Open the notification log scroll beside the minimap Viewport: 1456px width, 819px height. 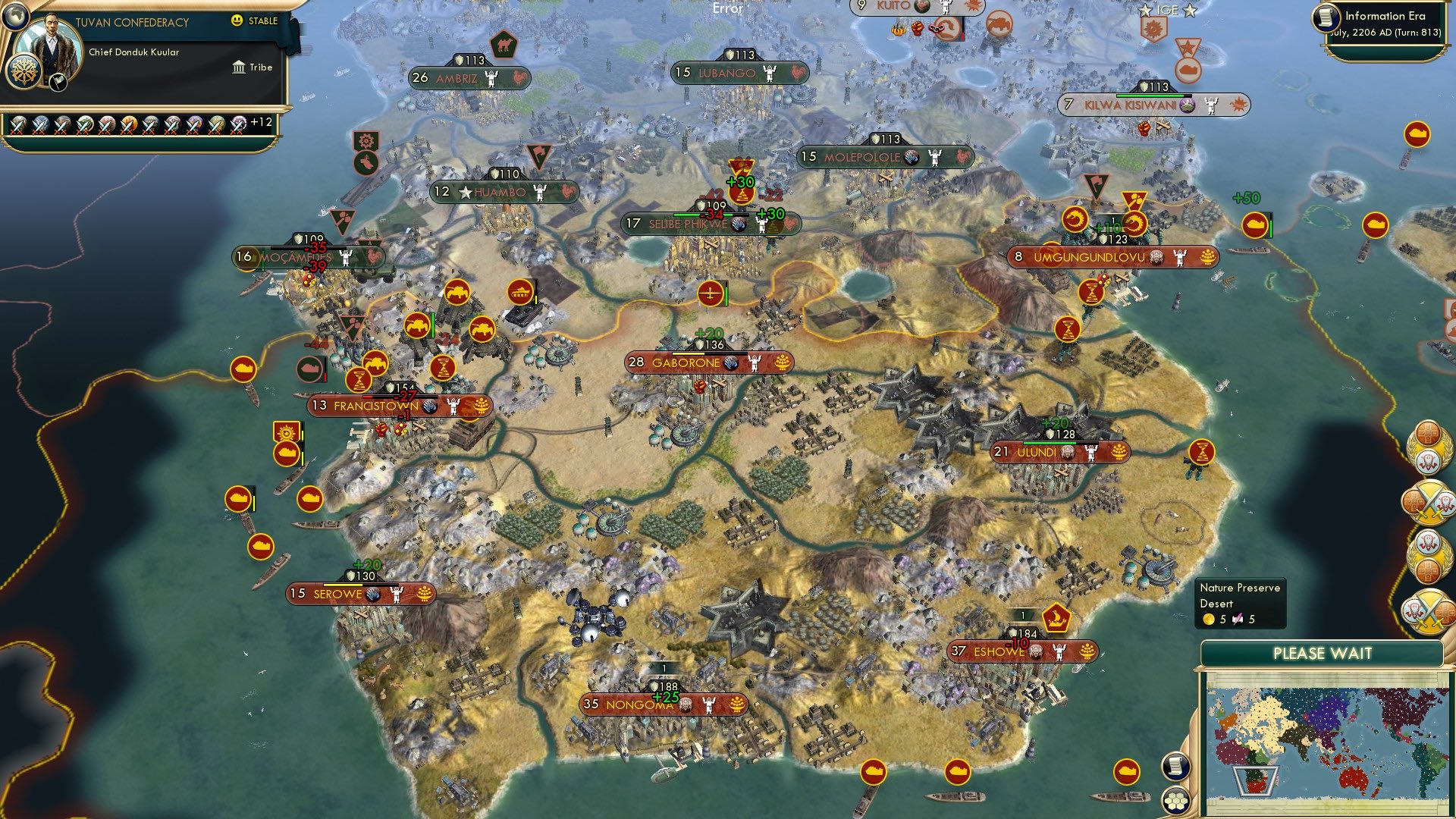coord(1175,767)
